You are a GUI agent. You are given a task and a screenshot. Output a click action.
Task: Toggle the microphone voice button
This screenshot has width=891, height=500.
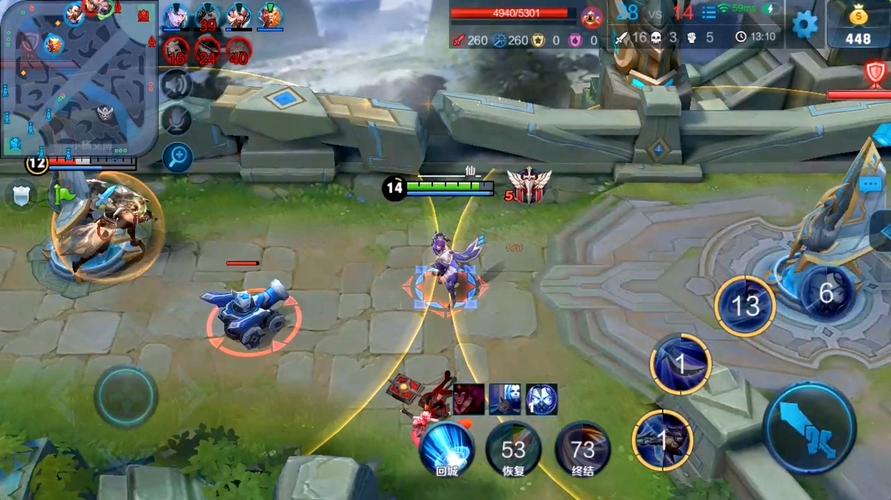coord(177,121)
